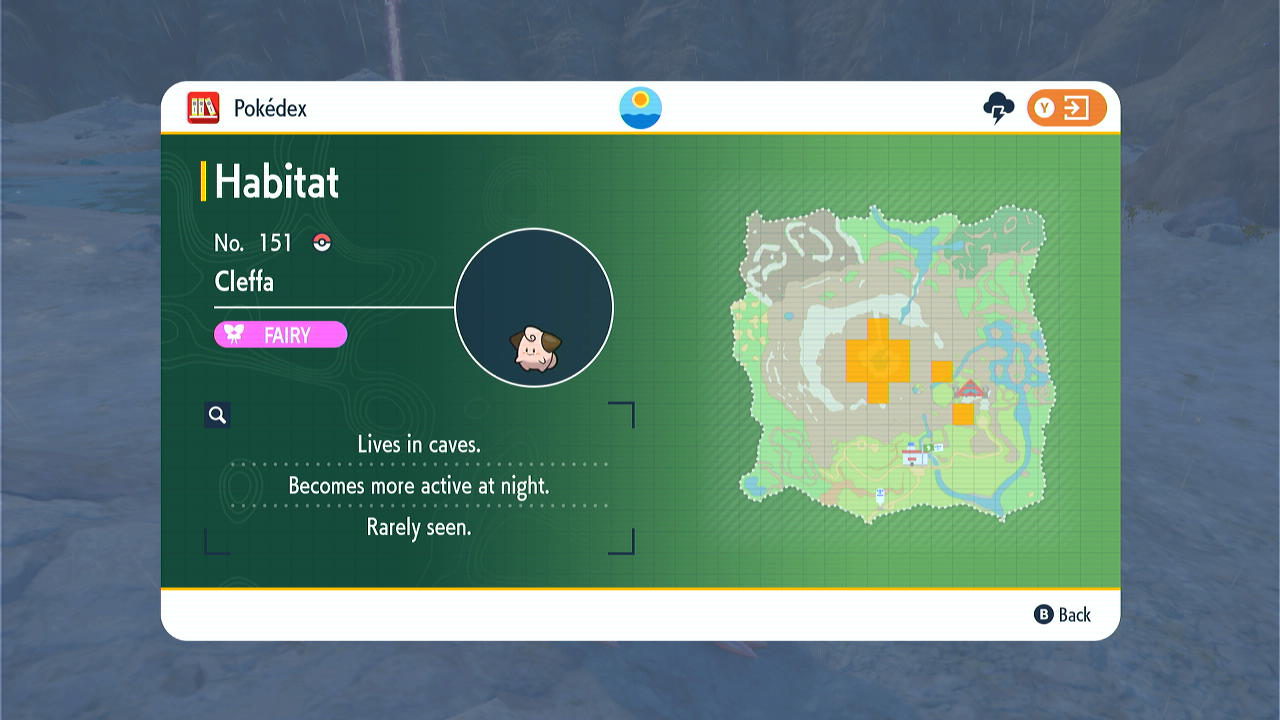
Task: Select the magnifying glass zoom icon
Action: pos(217,414)
